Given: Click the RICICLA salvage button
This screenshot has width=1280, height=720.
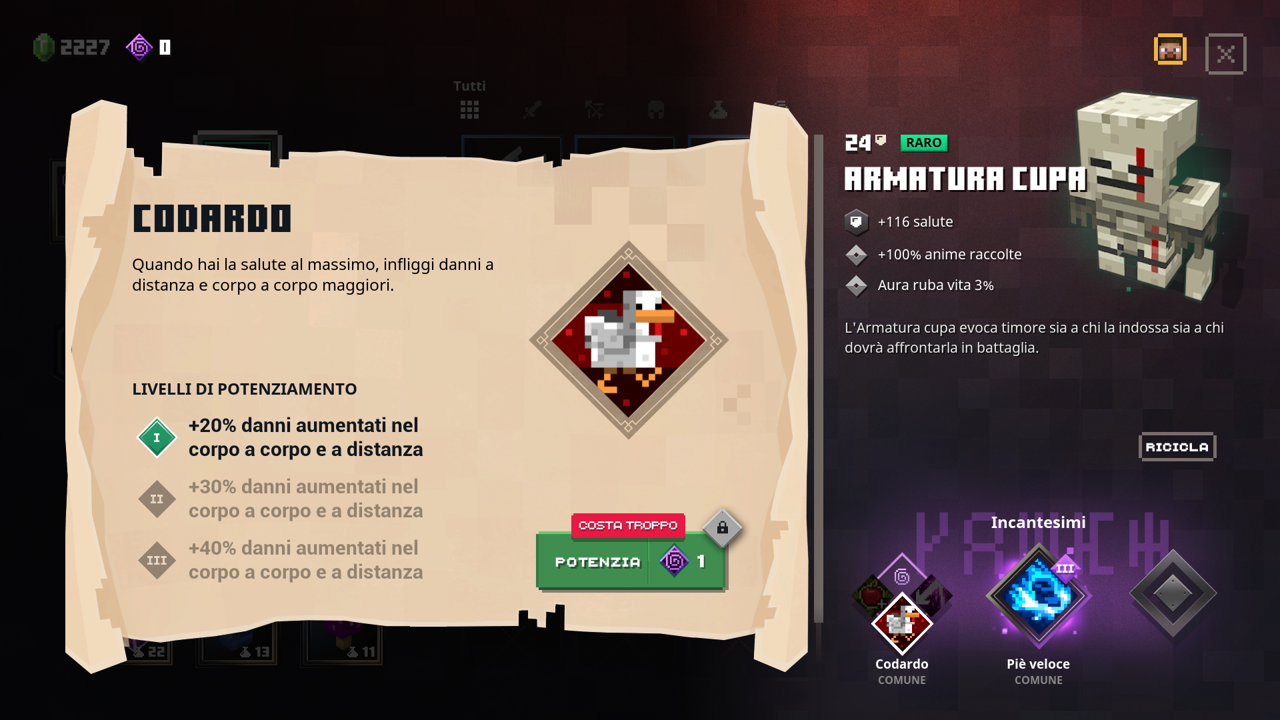Looking at the screenshot, I should [x=1177, y=447].
